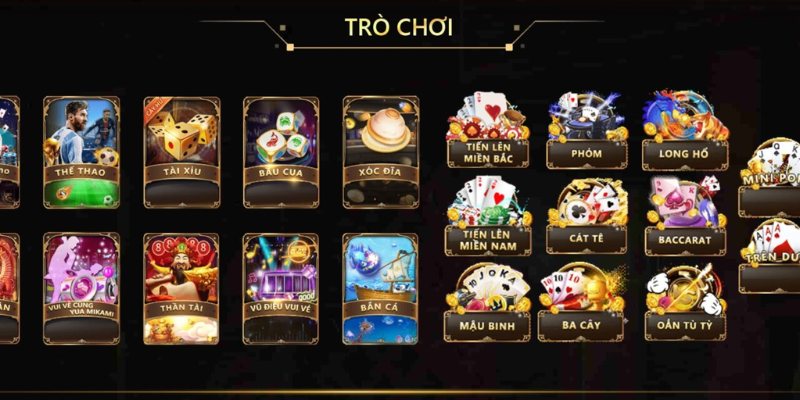Select the Tài Xỉu dice game
The height and width of the screenshot is (400, 800).
[181, 151]
